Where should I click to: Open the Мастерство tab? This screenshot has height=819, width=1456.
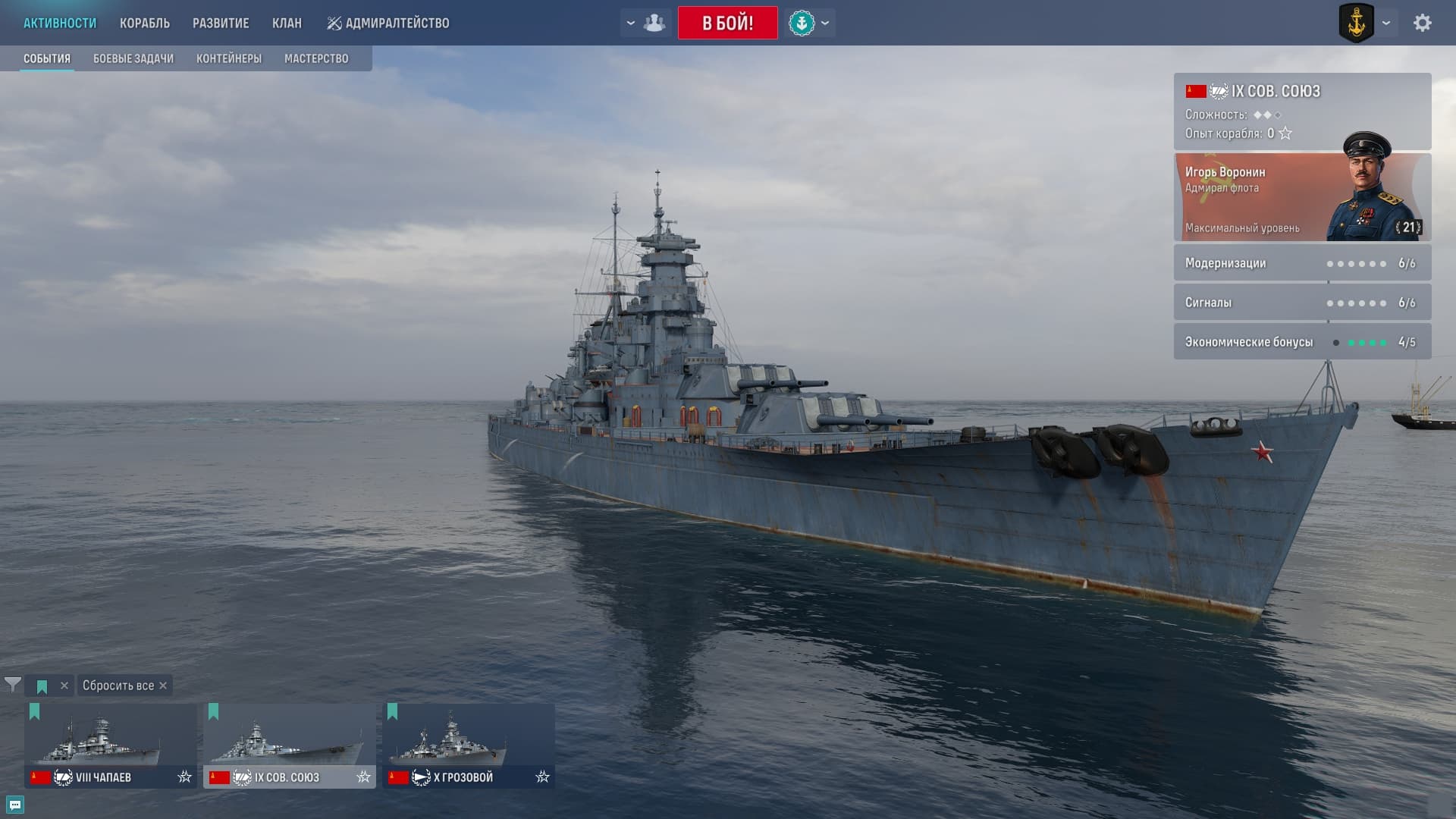(x=316, y=58)
